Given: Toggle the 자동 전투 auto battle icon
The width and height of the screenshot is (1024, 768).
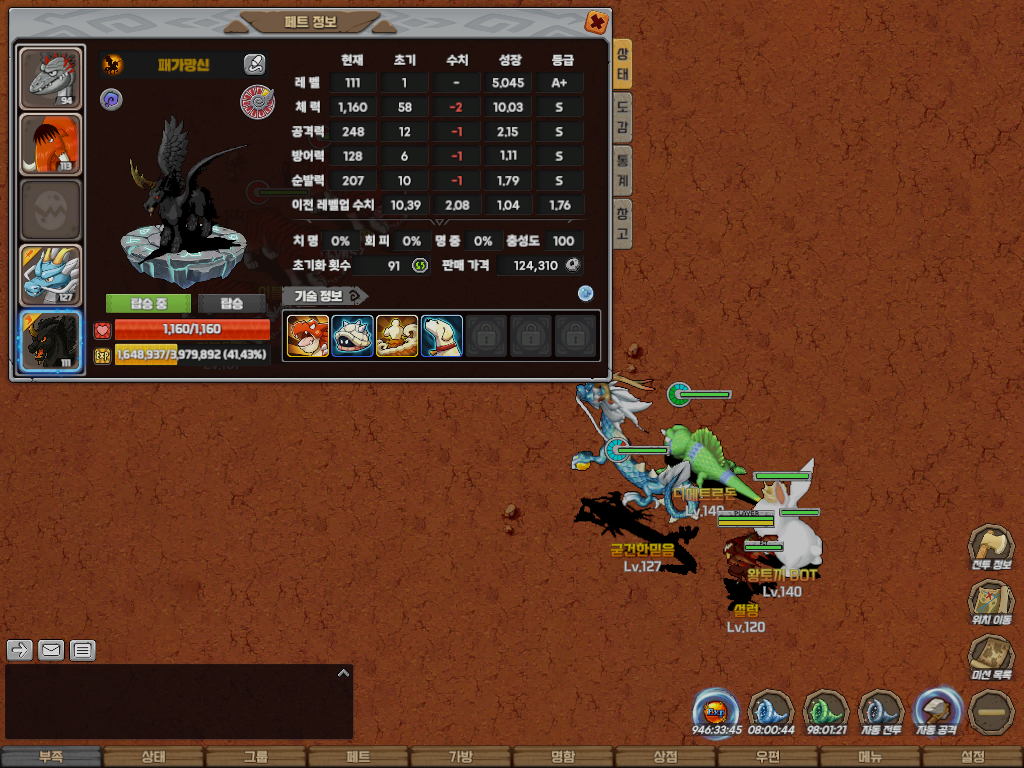Looking at the screenshot, I should pos(881,712).
